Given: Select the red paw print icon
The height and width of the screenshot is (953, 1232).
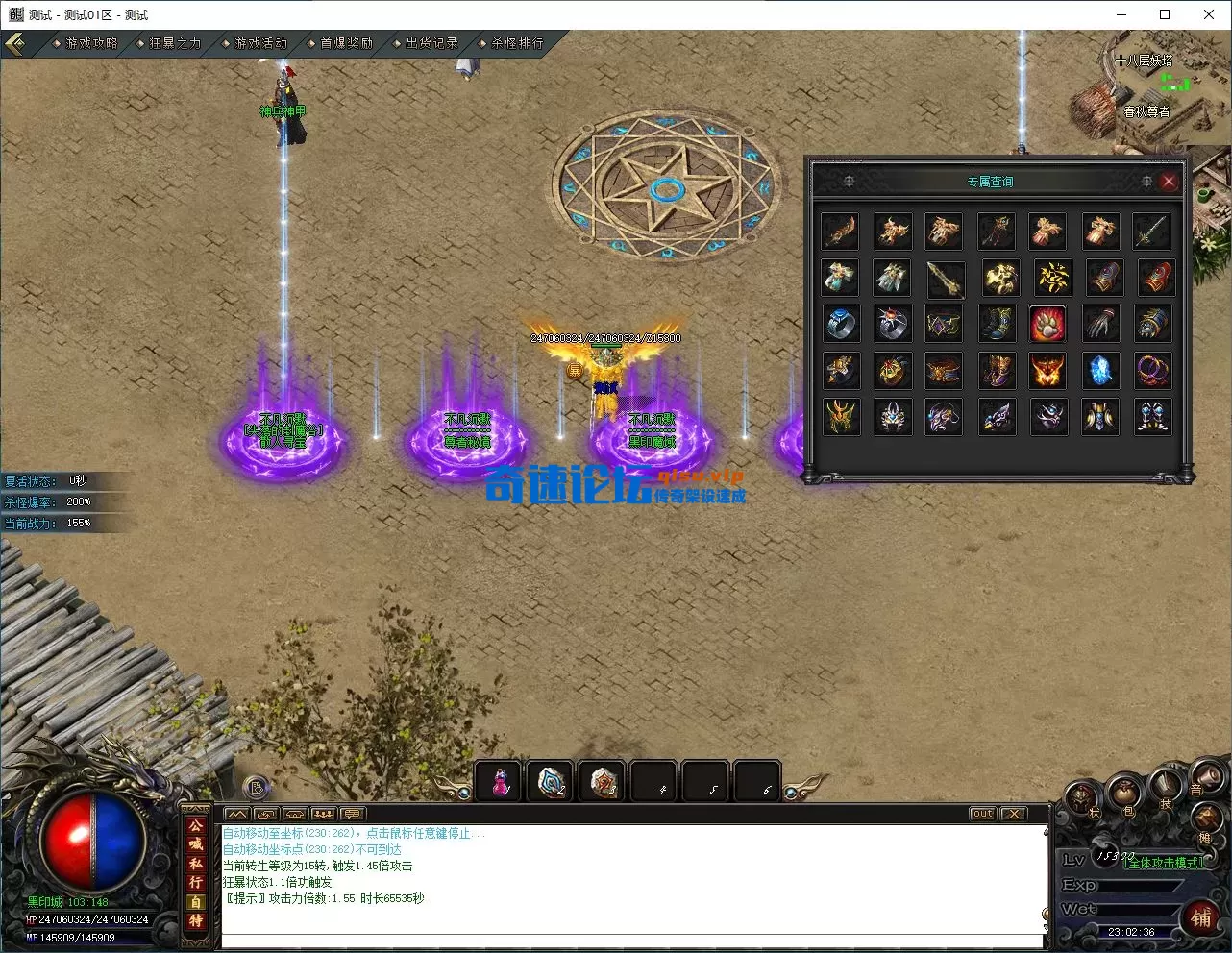Looking at the screenshot, I should pos(1047,325).
